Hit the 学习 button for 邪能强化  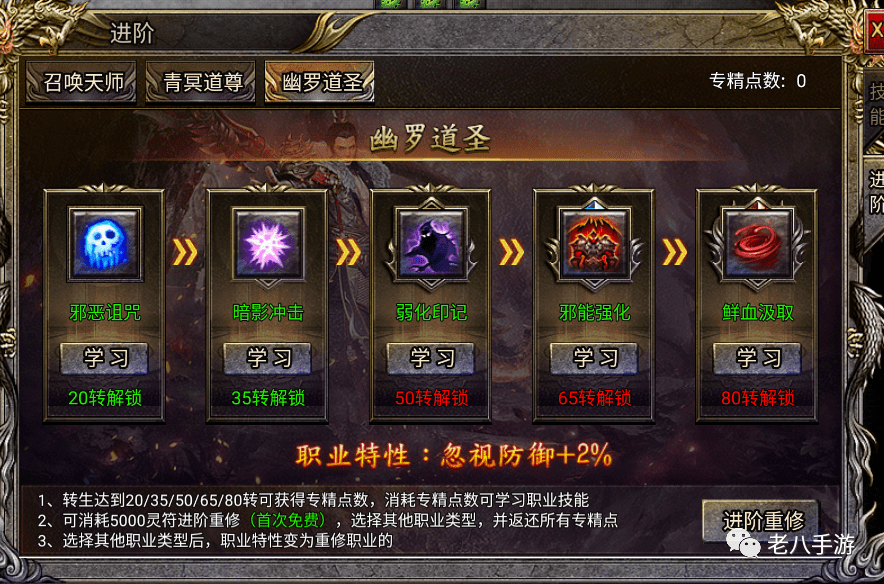595,357
